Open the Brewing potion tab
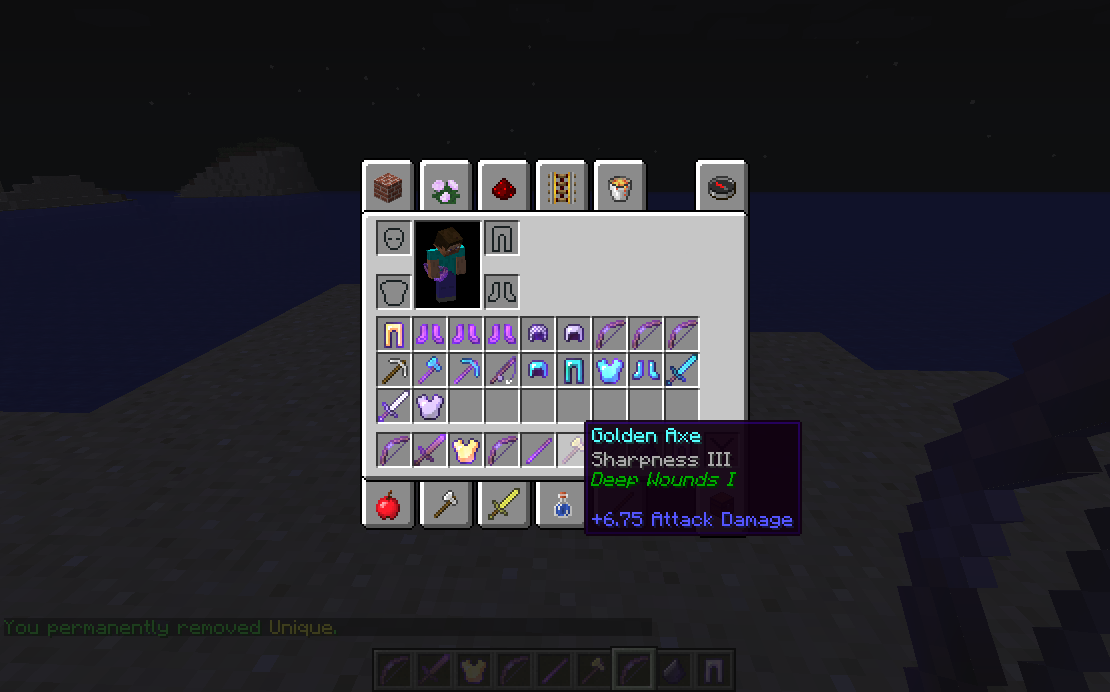Screen dimensions: 1110x692 561,505
